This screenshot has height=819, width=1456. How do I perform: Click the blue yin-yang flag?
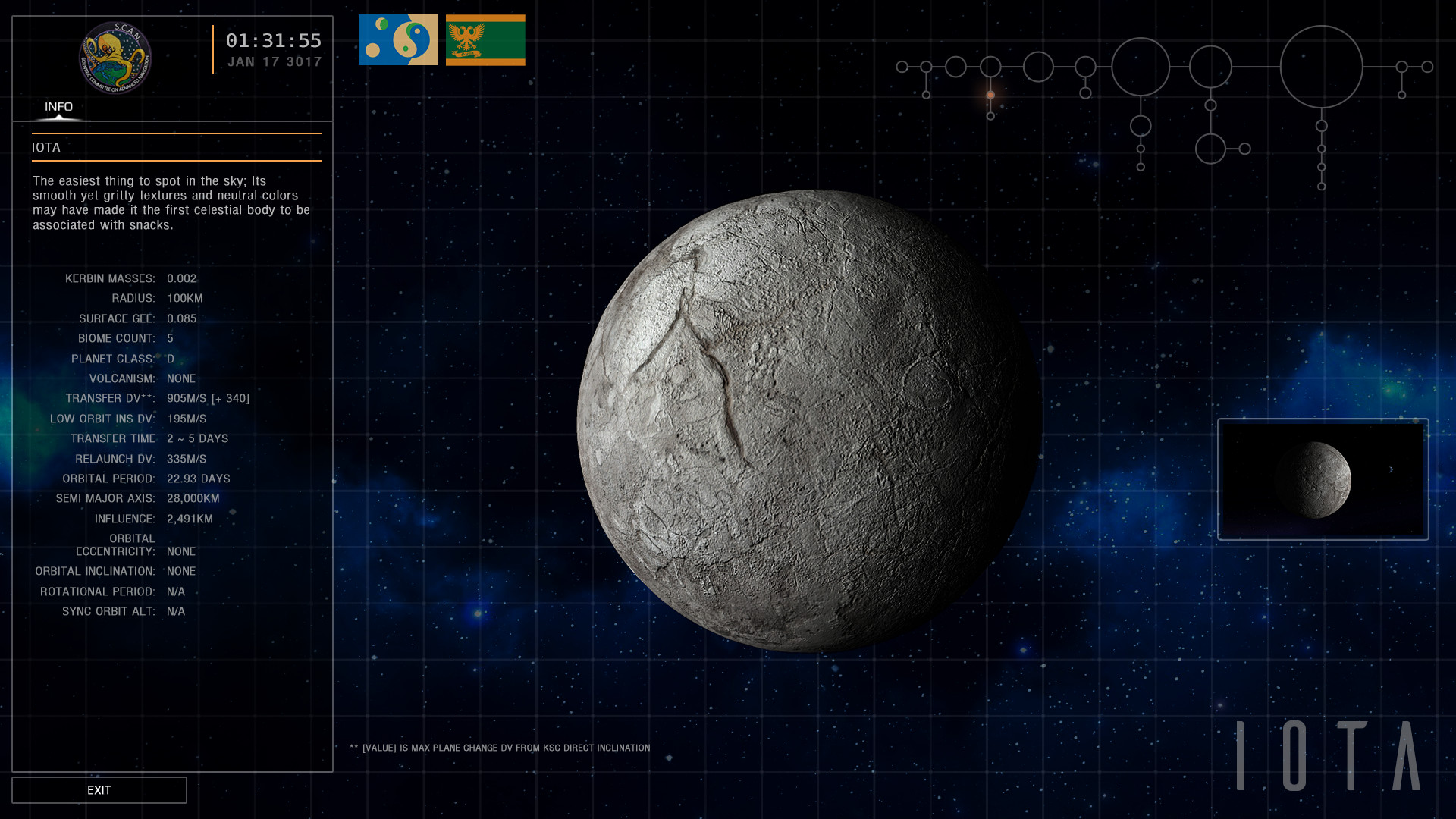click(x=398, y=40)
